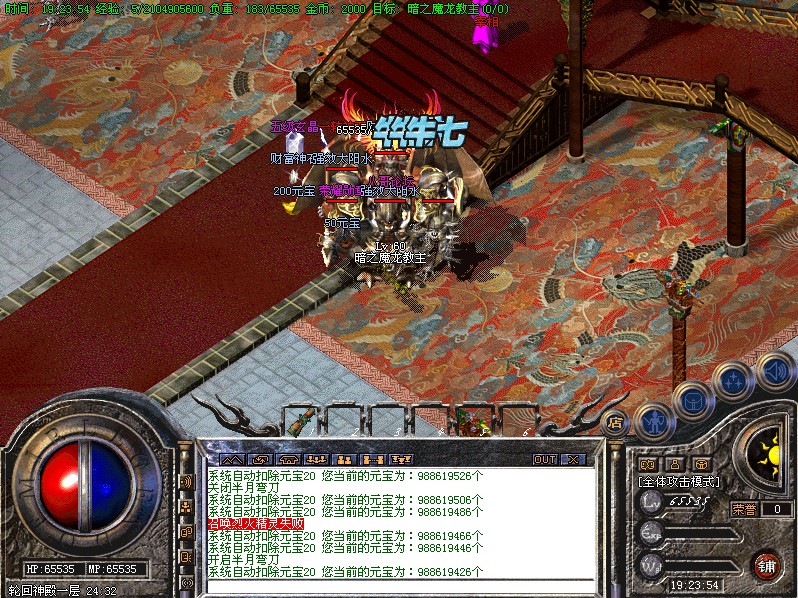The width and height of the screenshot is (798, 598).
Task: Click the 荣誉 honor label button
Action: [x=743, y=508]
